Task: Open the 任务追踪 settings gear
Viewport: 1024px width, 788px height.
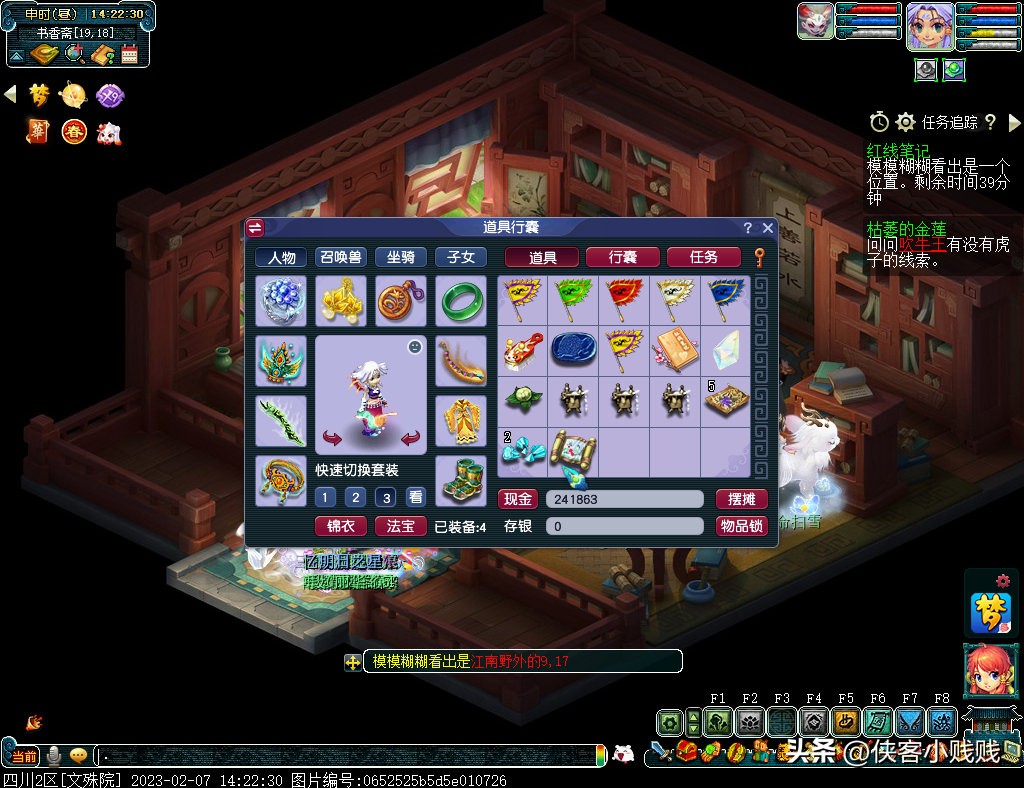Action: pyautogui.click(x=905, y=122)
